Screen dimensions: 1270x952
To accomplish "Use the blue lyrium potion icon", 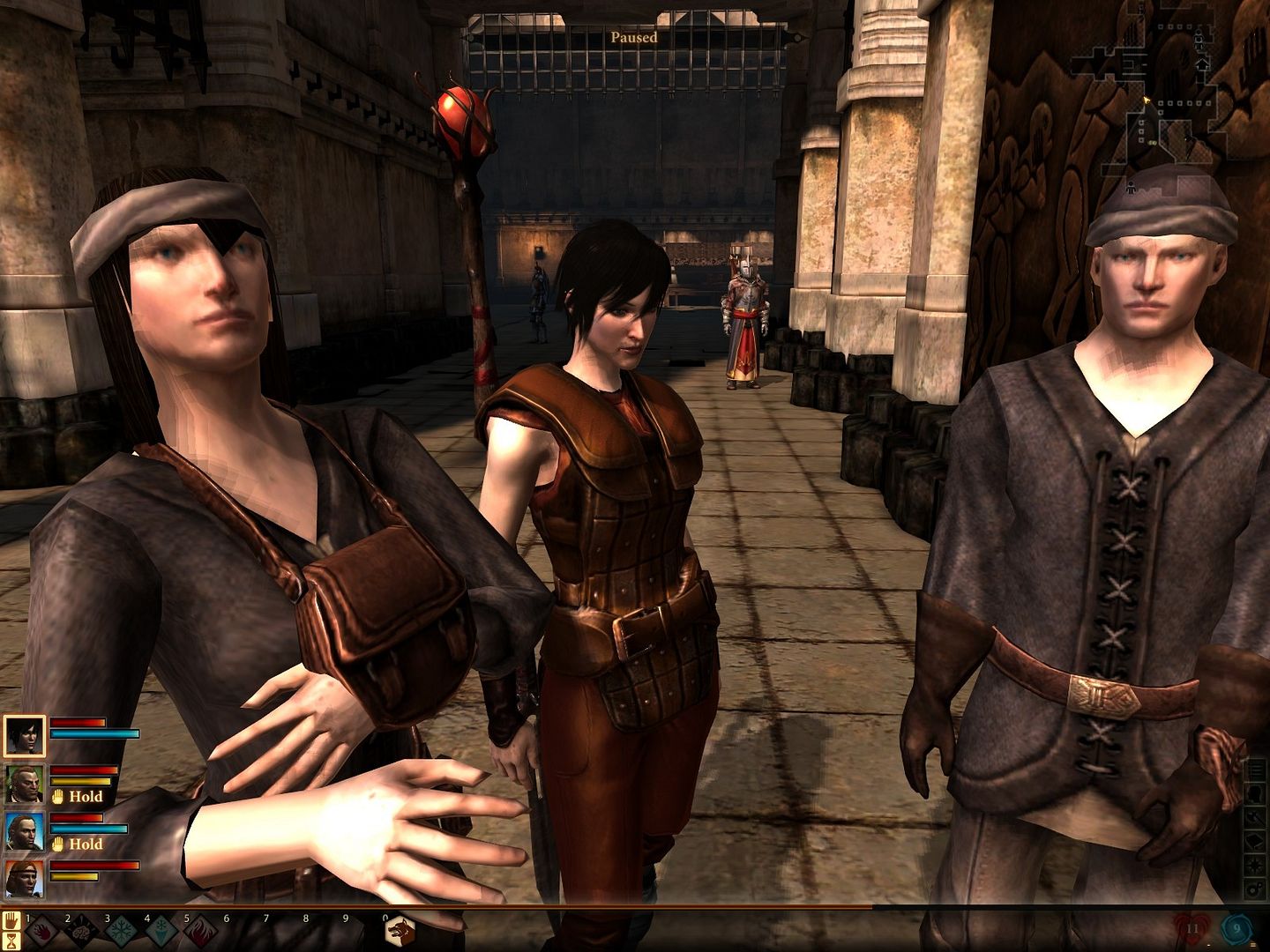I will point(1236,927).
